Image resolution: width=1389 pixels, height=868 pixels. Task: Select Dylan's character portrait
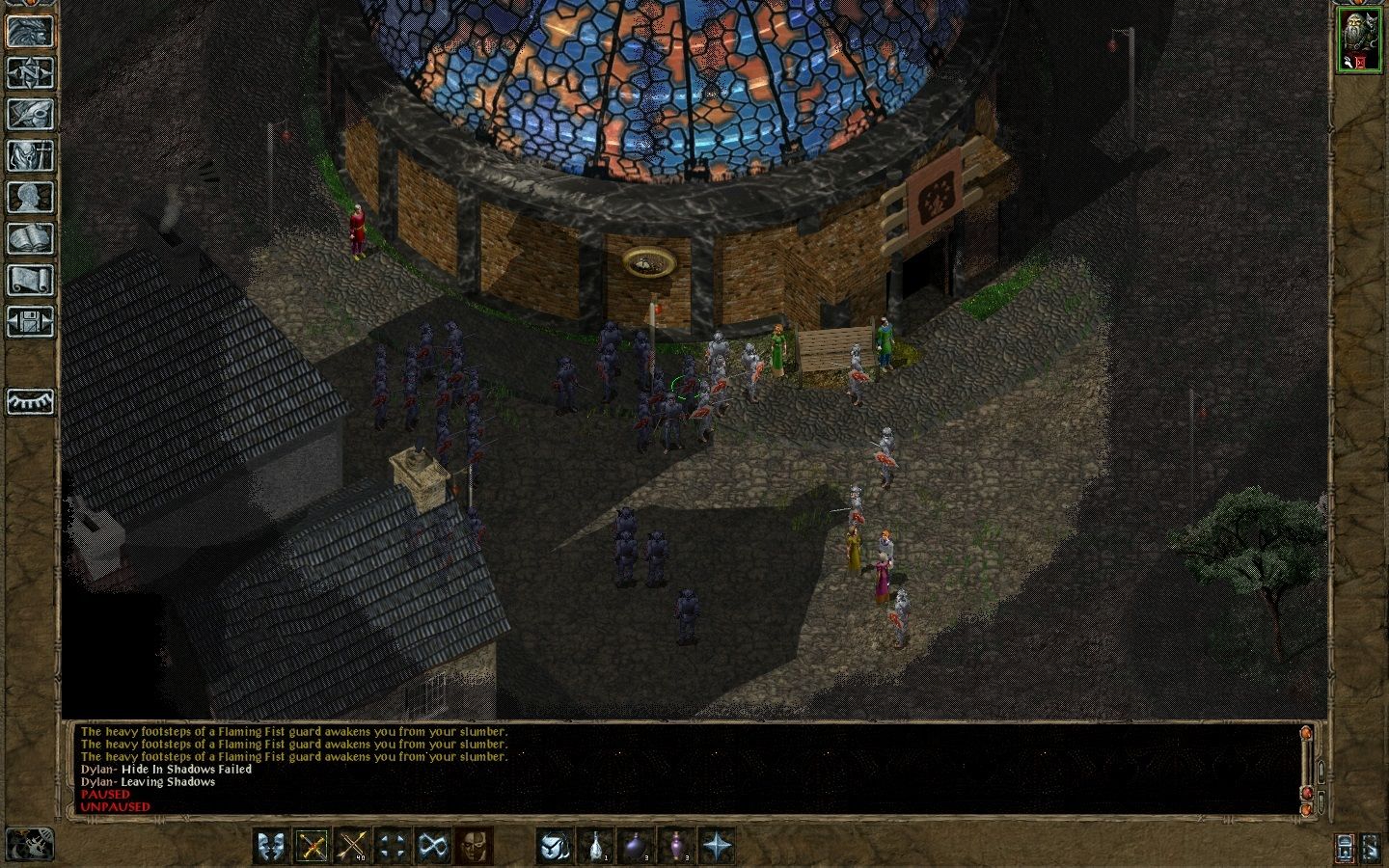coord(1357,40)
